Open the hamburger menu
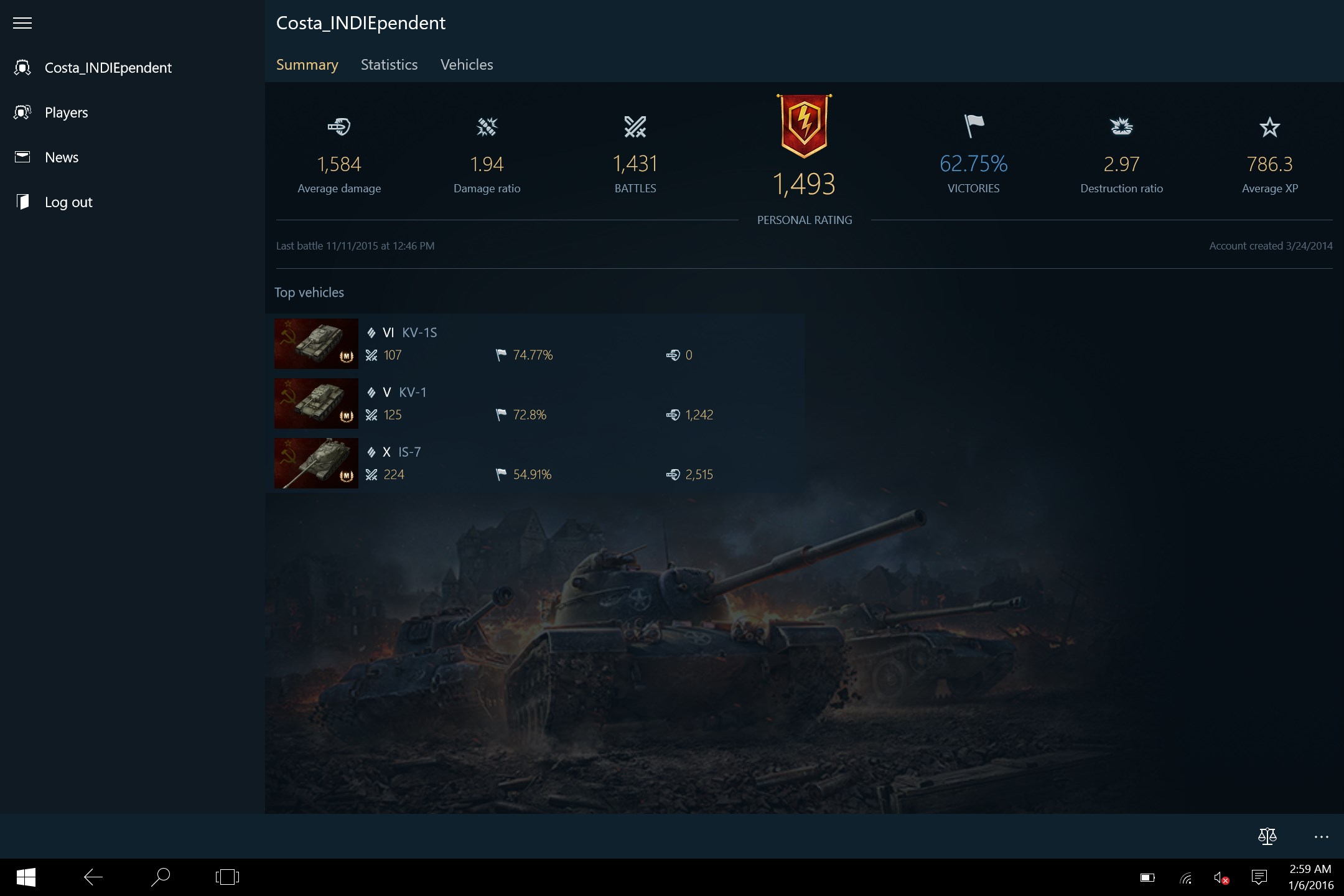This screenshot has width=1344, height=896. (x=22, y=23)
